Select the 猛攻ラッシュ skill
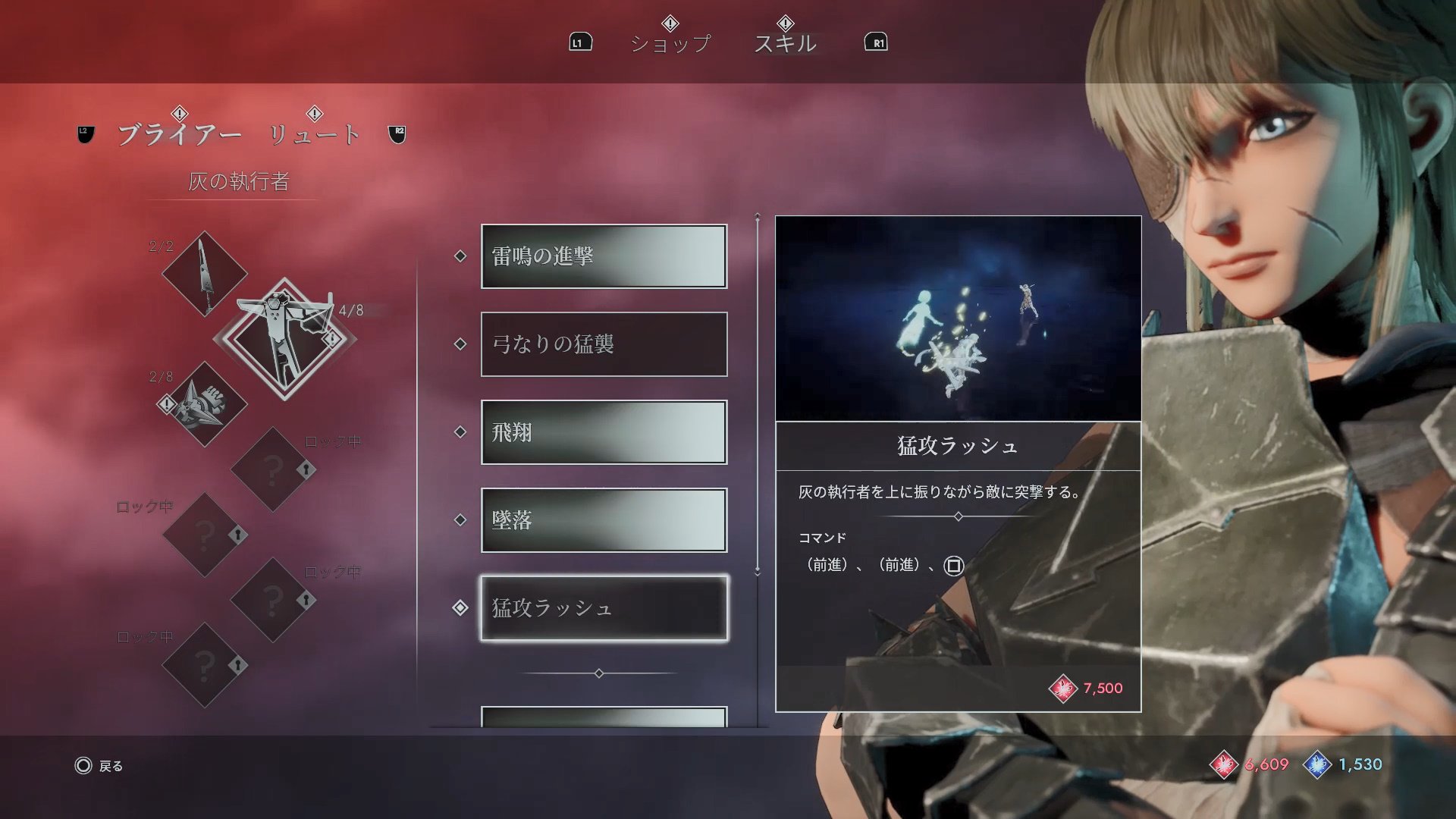This screenshot has width=1456, height=819. click(604, 608)
